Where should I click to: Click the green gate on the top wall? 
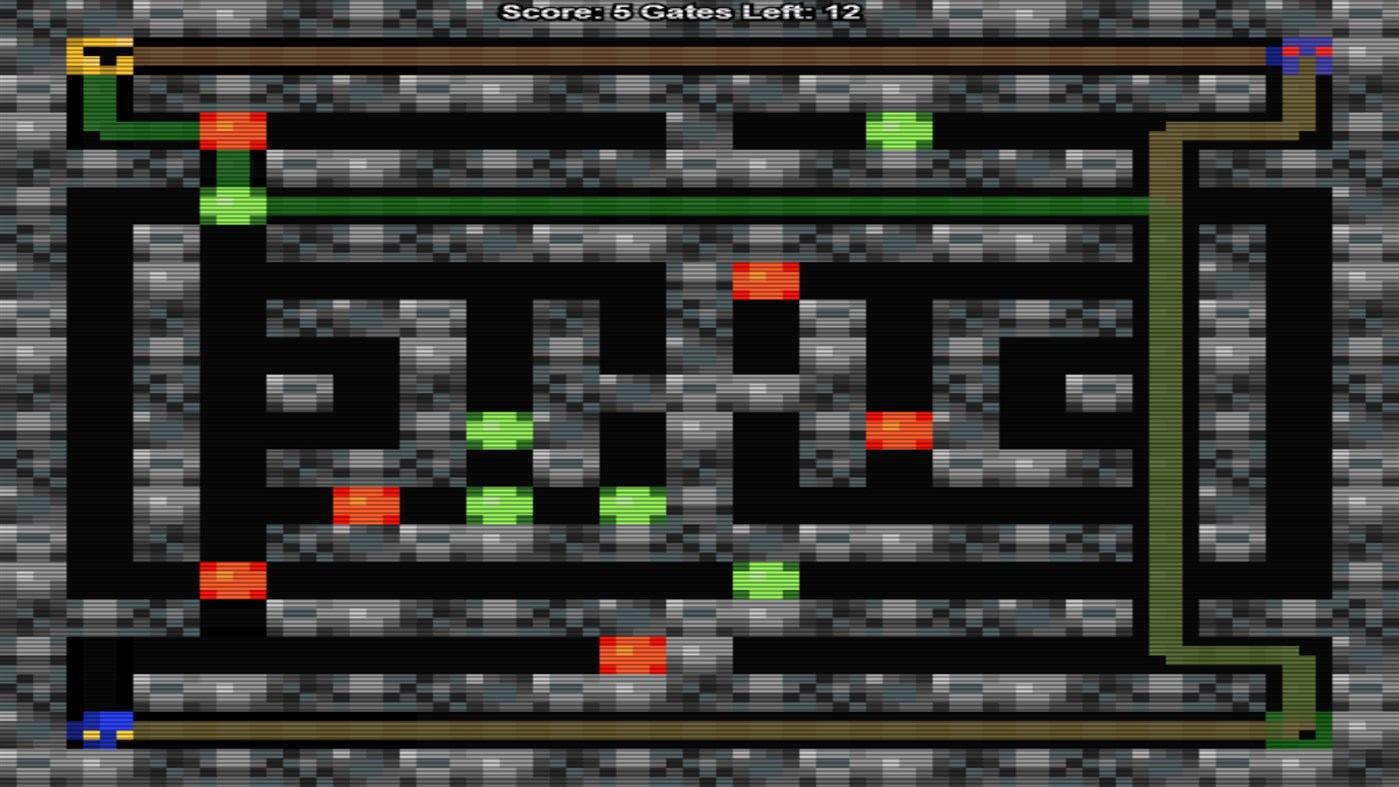tap(897, 130)
